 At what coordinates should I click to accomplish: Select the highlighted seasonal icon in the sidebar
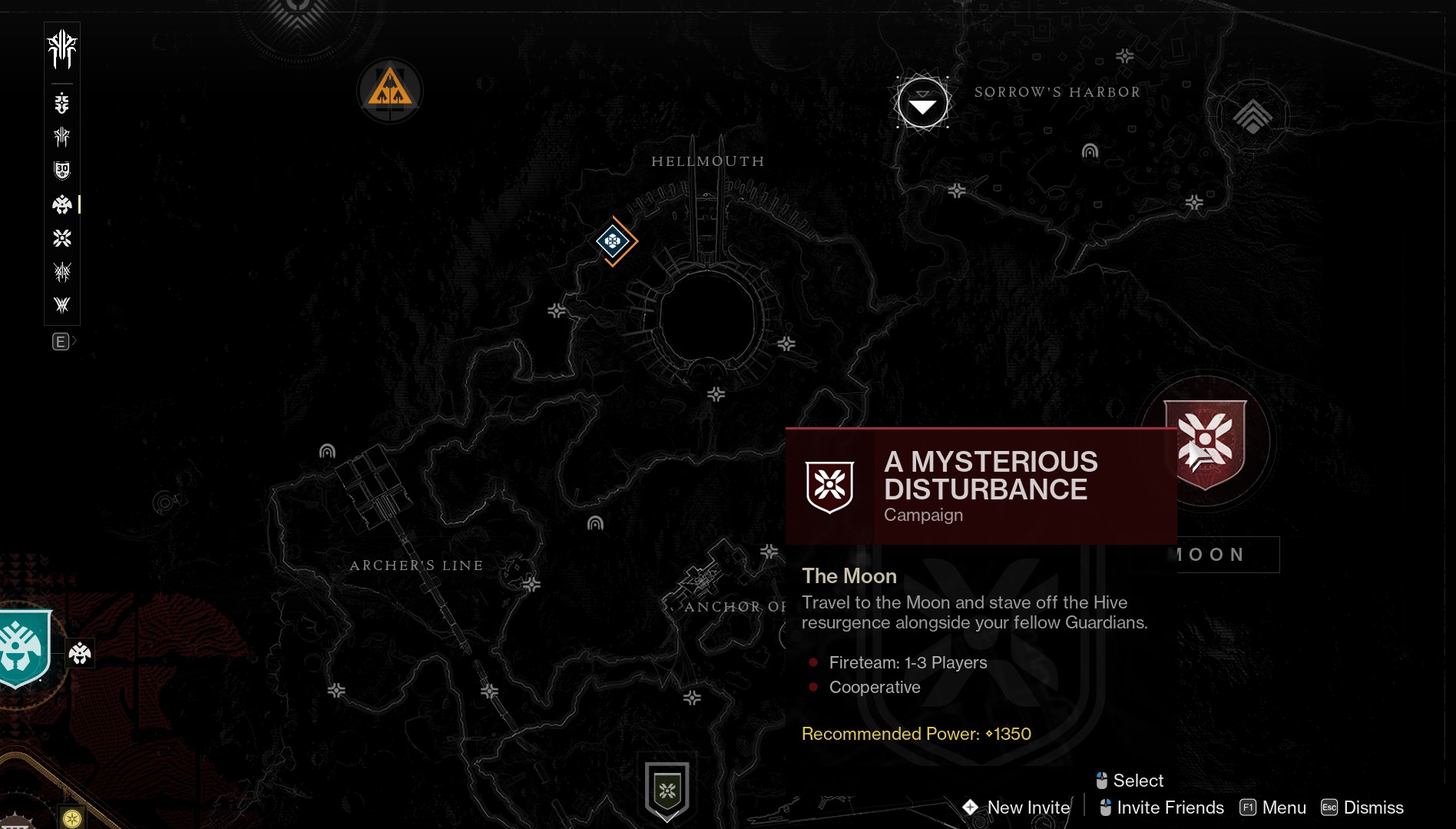point(61,205)
